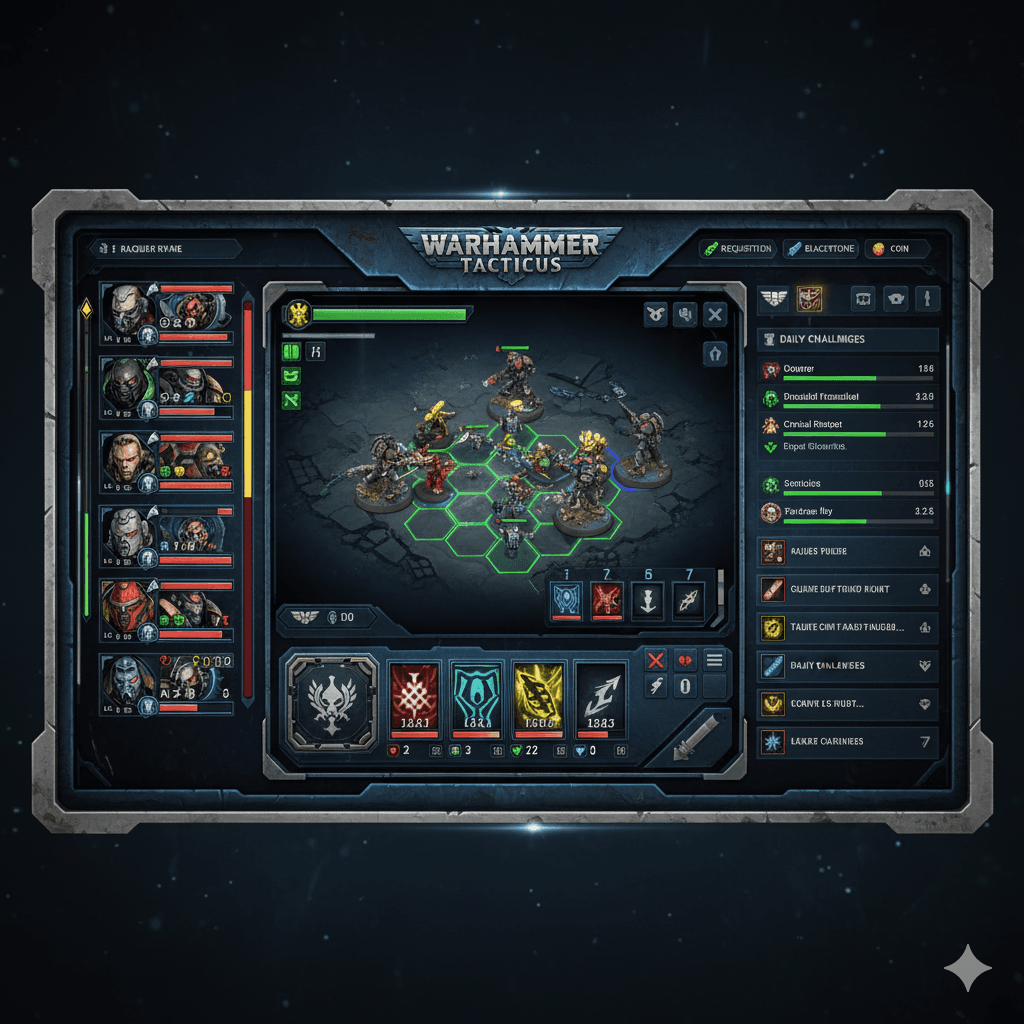Open the Blackstone currency panel

[820, 248]
